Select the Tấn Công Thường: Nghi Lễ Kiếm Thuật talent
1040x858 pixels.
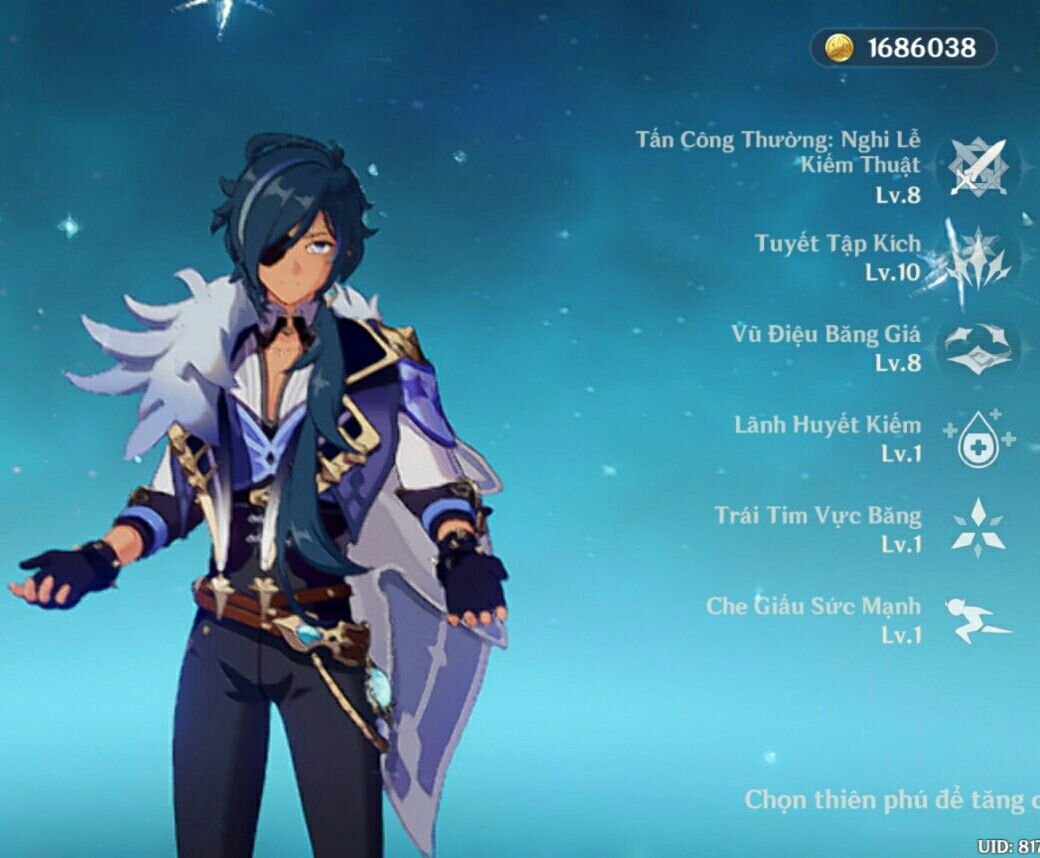click(978, 166)
